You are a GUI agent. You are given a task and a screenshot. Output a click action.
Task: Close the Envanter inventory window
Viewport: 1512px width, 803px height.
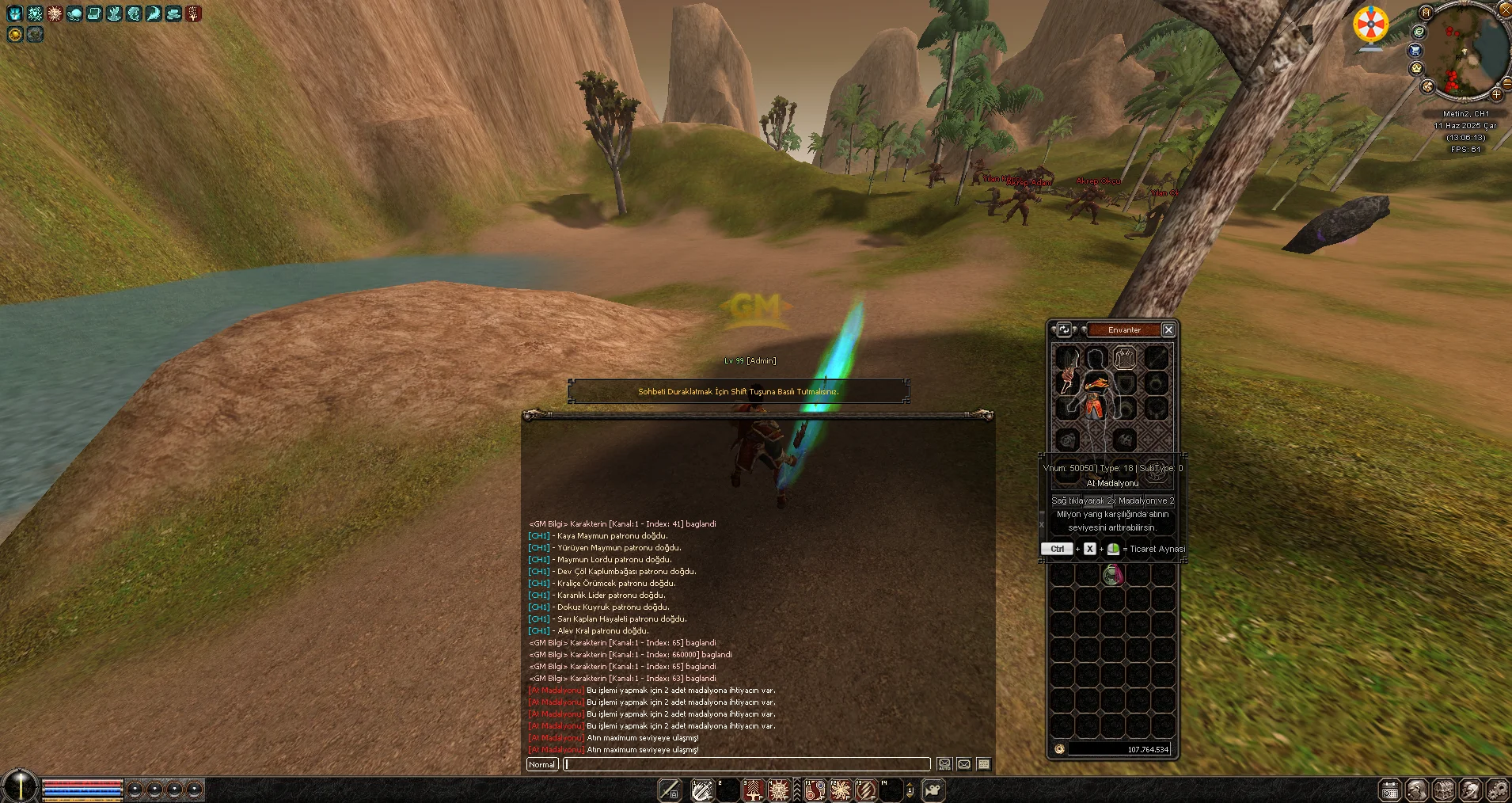[1168, 329]
